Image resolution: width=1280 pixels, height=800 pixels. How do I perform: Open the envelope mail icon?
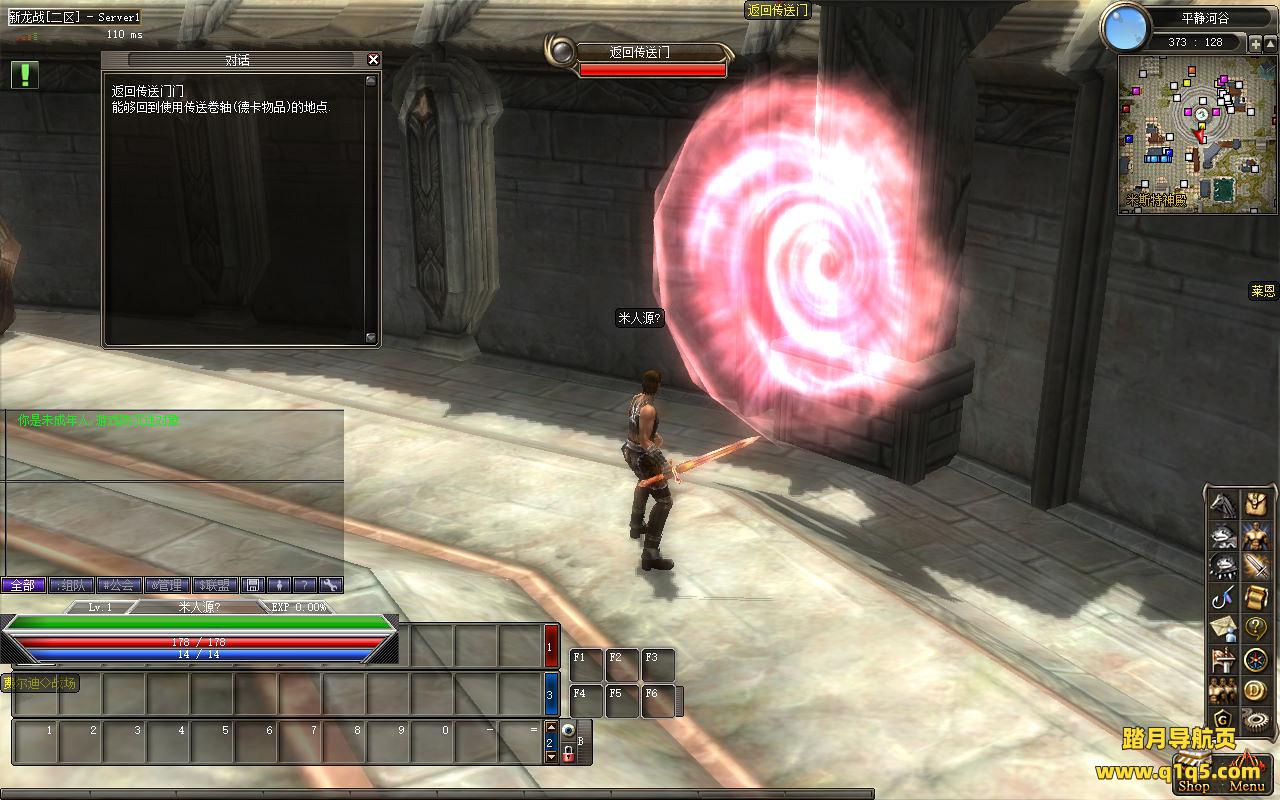tap(1223, 629)
